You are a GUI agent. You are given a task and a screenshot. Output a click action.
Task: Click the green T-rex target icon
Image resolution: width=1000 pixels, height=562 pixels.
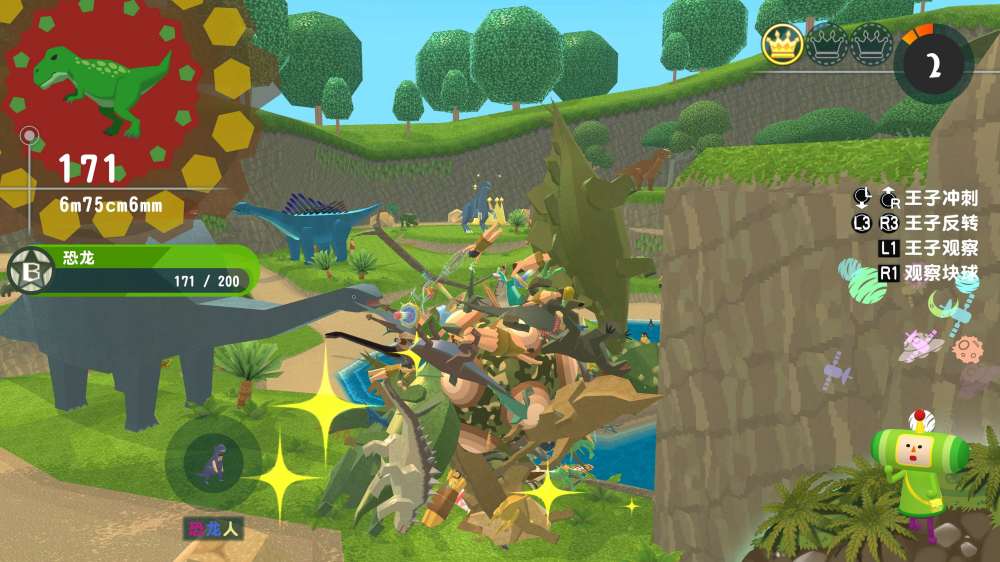[x=101, y=85]
